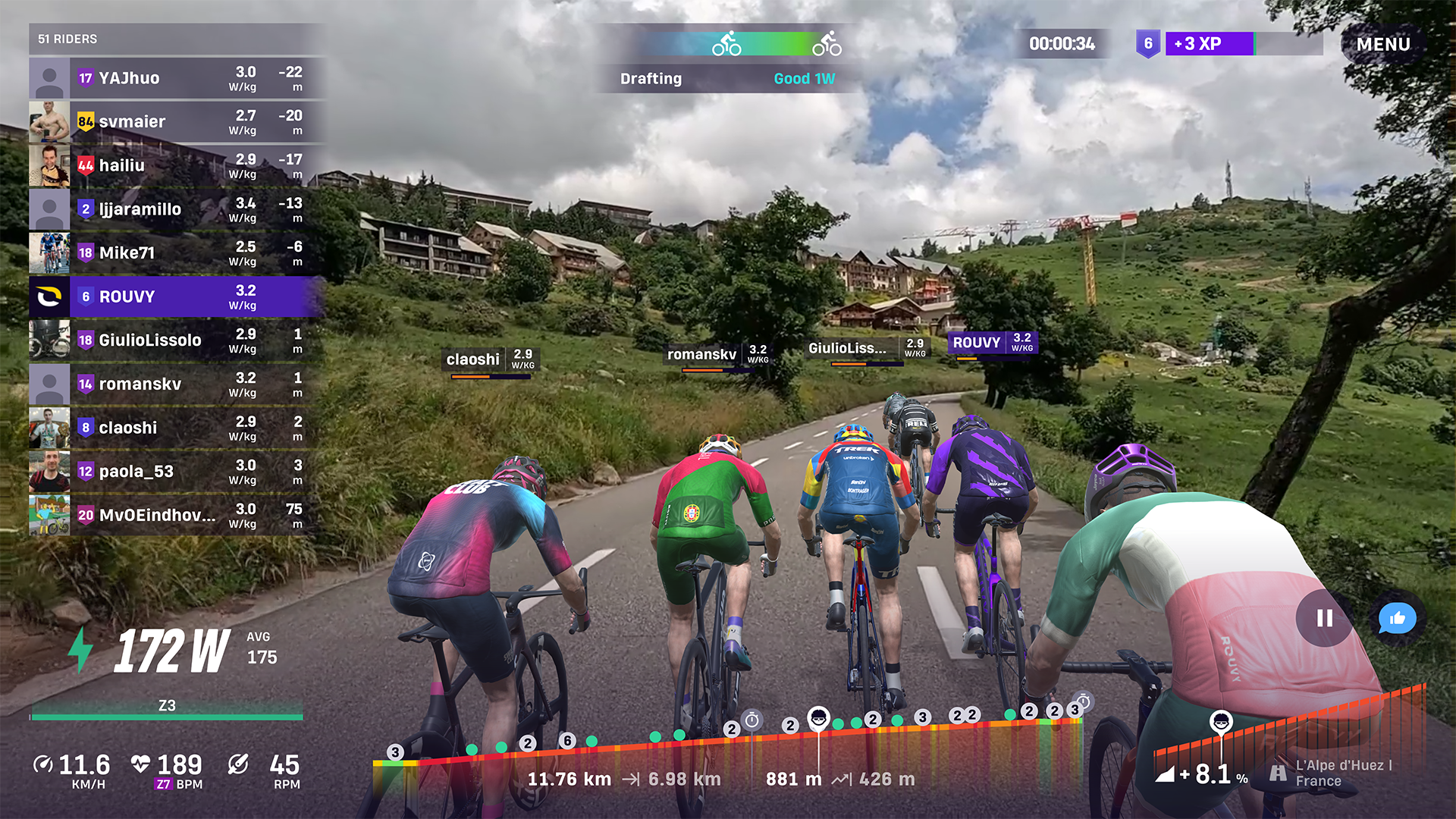Click the leading cyclist icon on drafting bar

[828, 43]
